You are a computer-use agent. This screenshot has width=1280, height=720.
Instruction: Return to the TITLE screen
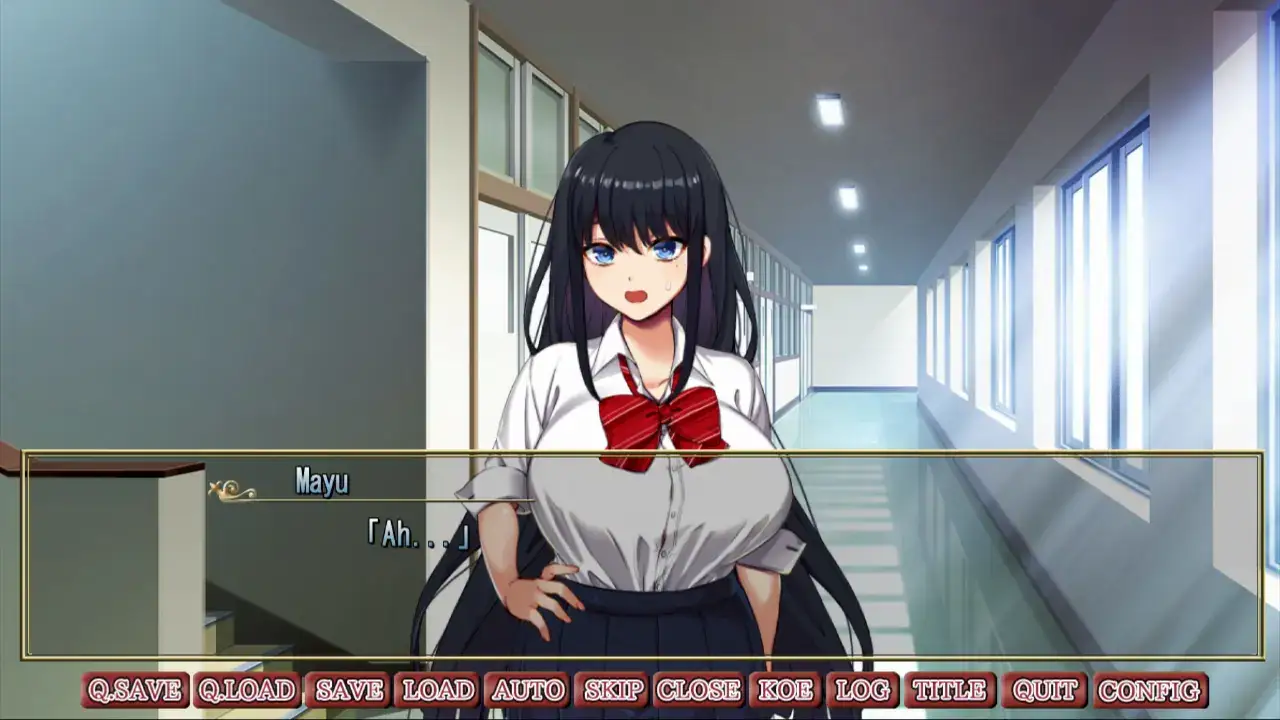point(949,690)
